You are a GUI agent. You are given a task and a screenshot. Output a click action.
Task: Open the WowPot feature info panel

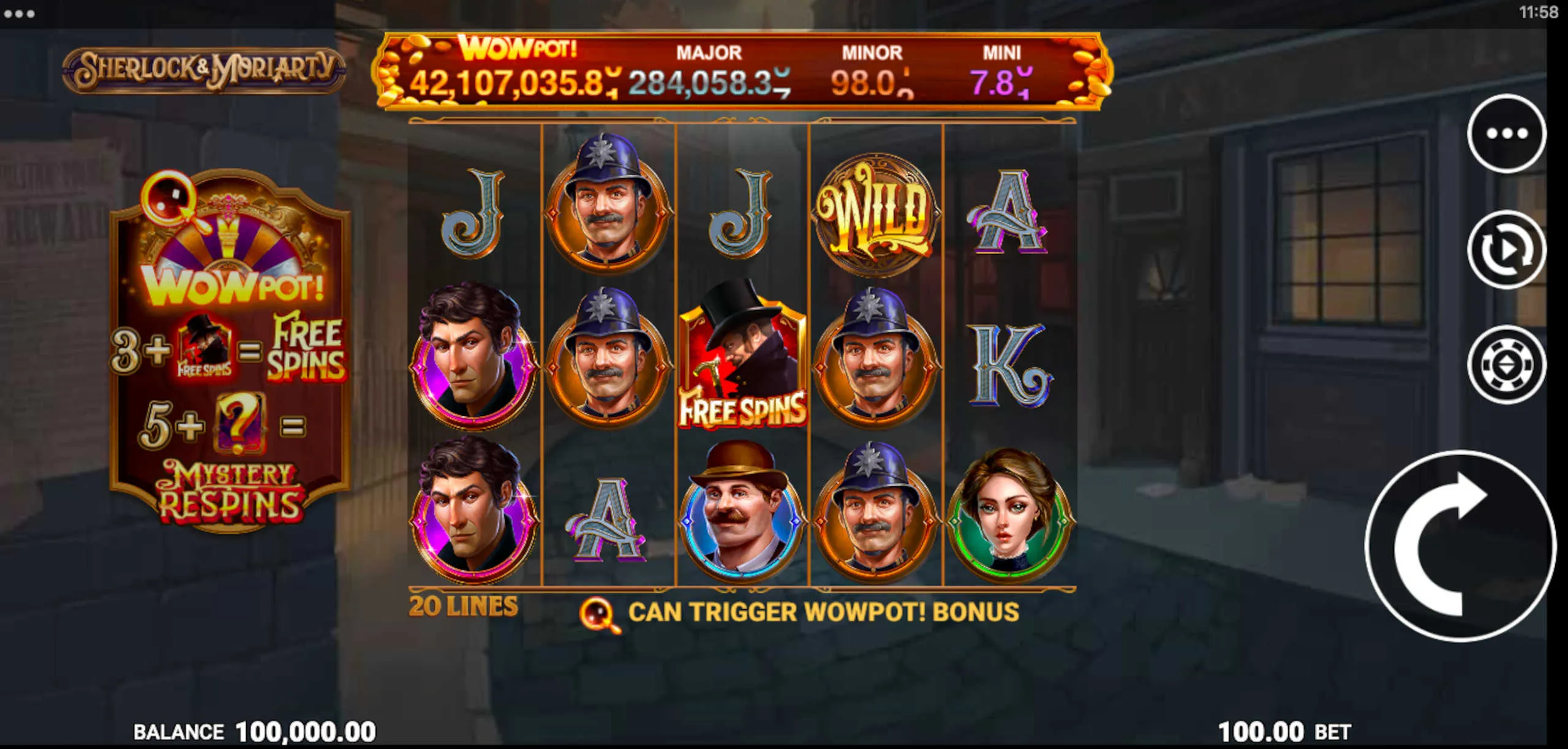(230, 349)
